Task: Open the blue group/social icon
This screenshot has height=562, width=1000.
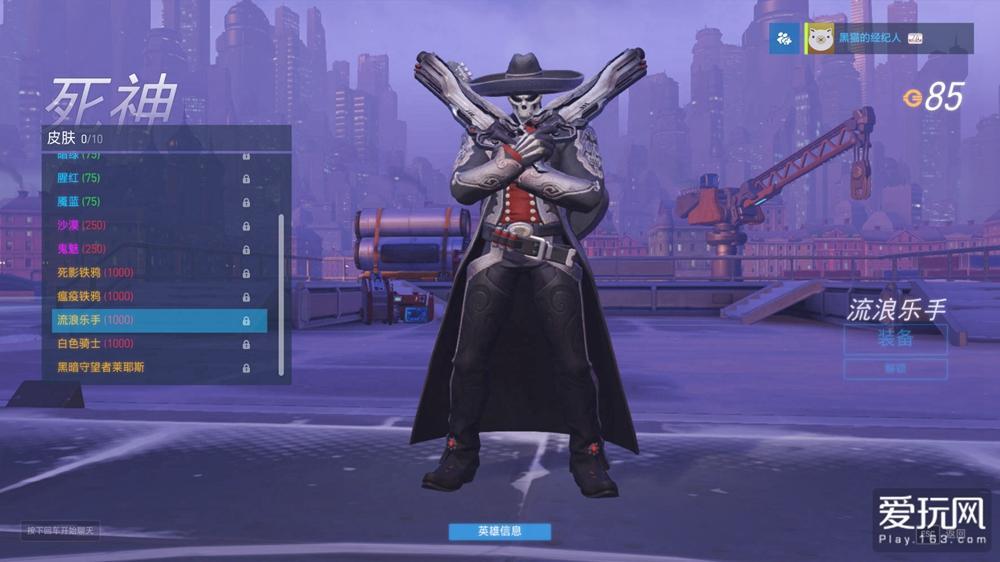Action: coord(785,38)
